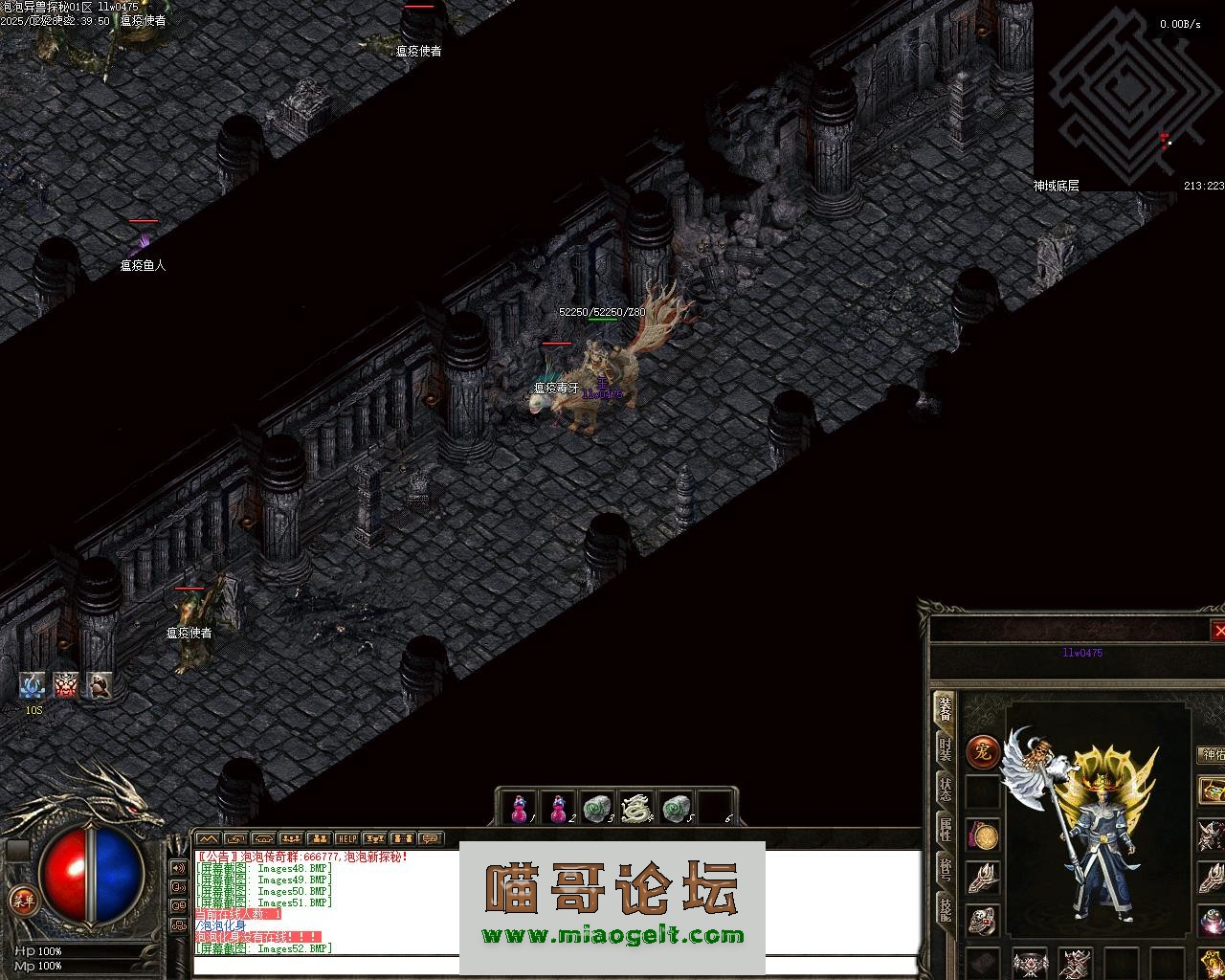The height and width of the screenshot is (980, 1225).
Task: Select the 装备 equipment tab
Action: [x=945, y=708]
